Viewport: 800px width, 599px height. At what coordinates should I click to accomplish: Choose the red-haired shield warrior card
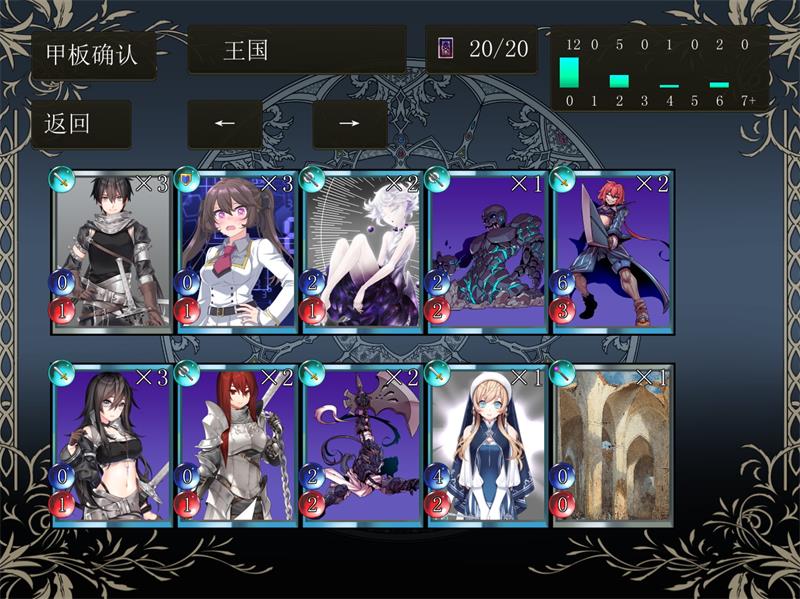[612, 250]
